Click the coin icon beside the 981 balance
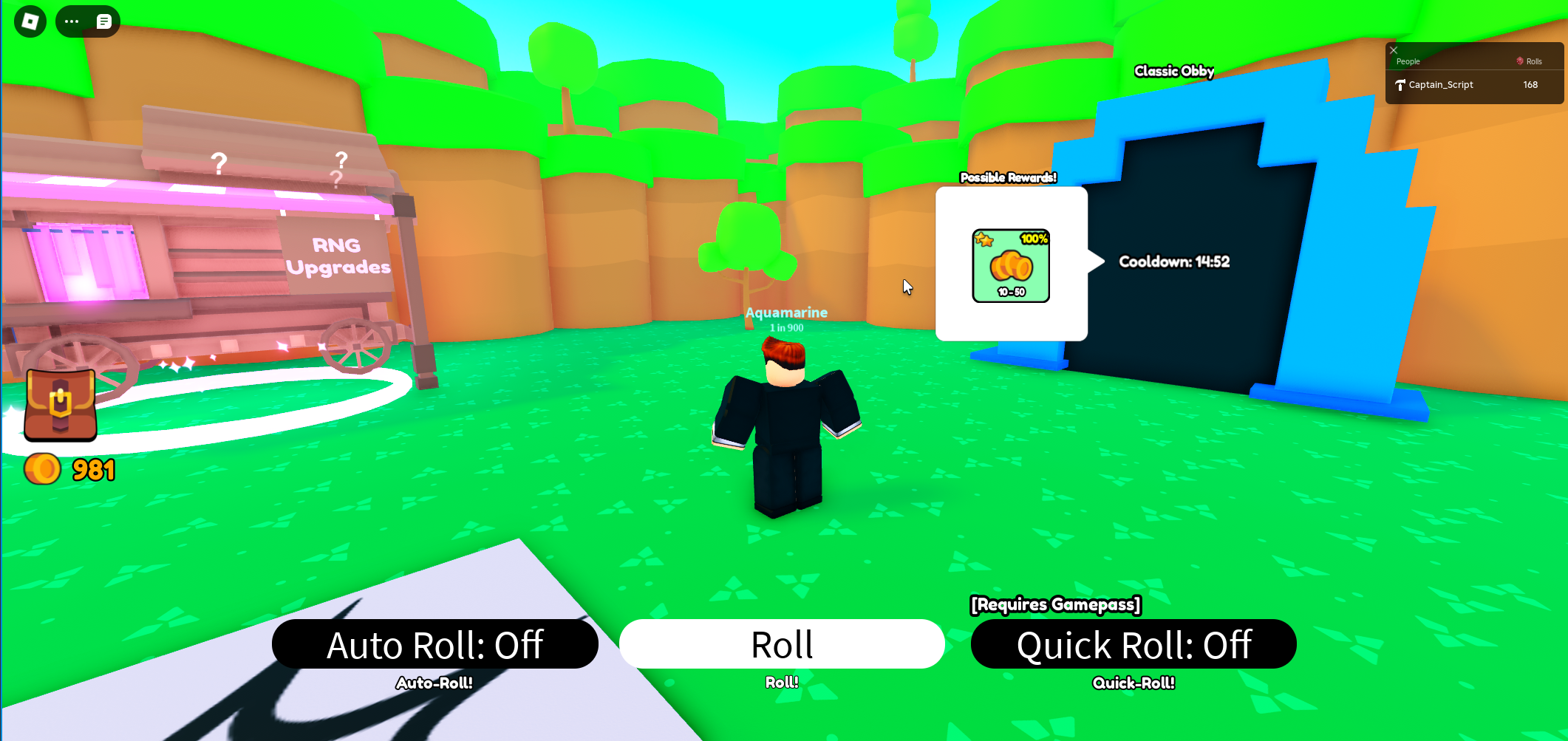Screen dimensions: 1568x741 (42, 468)
